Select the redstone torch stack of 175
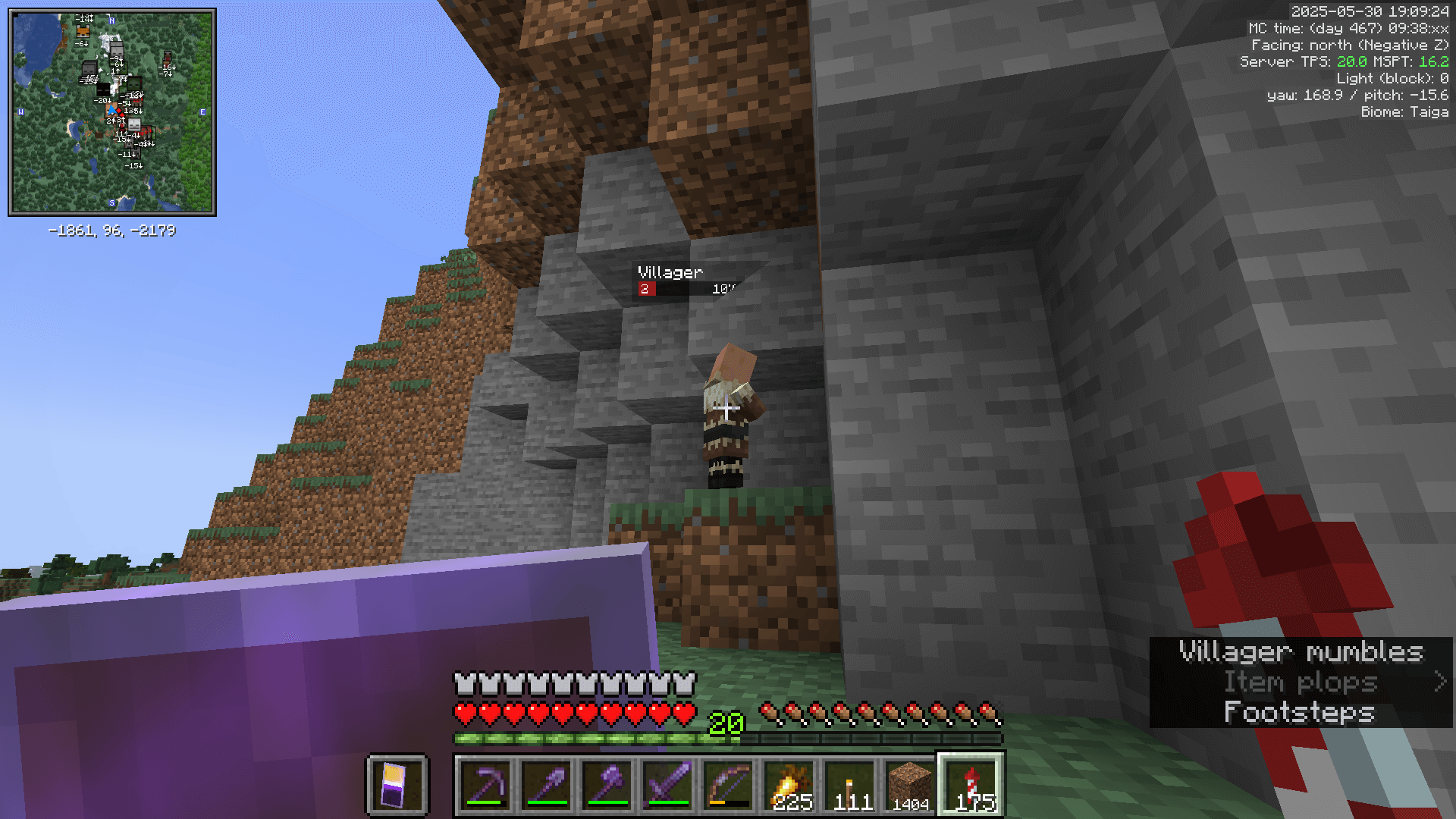The width and height of the screenshot is (1456, 819). [971, 785]
